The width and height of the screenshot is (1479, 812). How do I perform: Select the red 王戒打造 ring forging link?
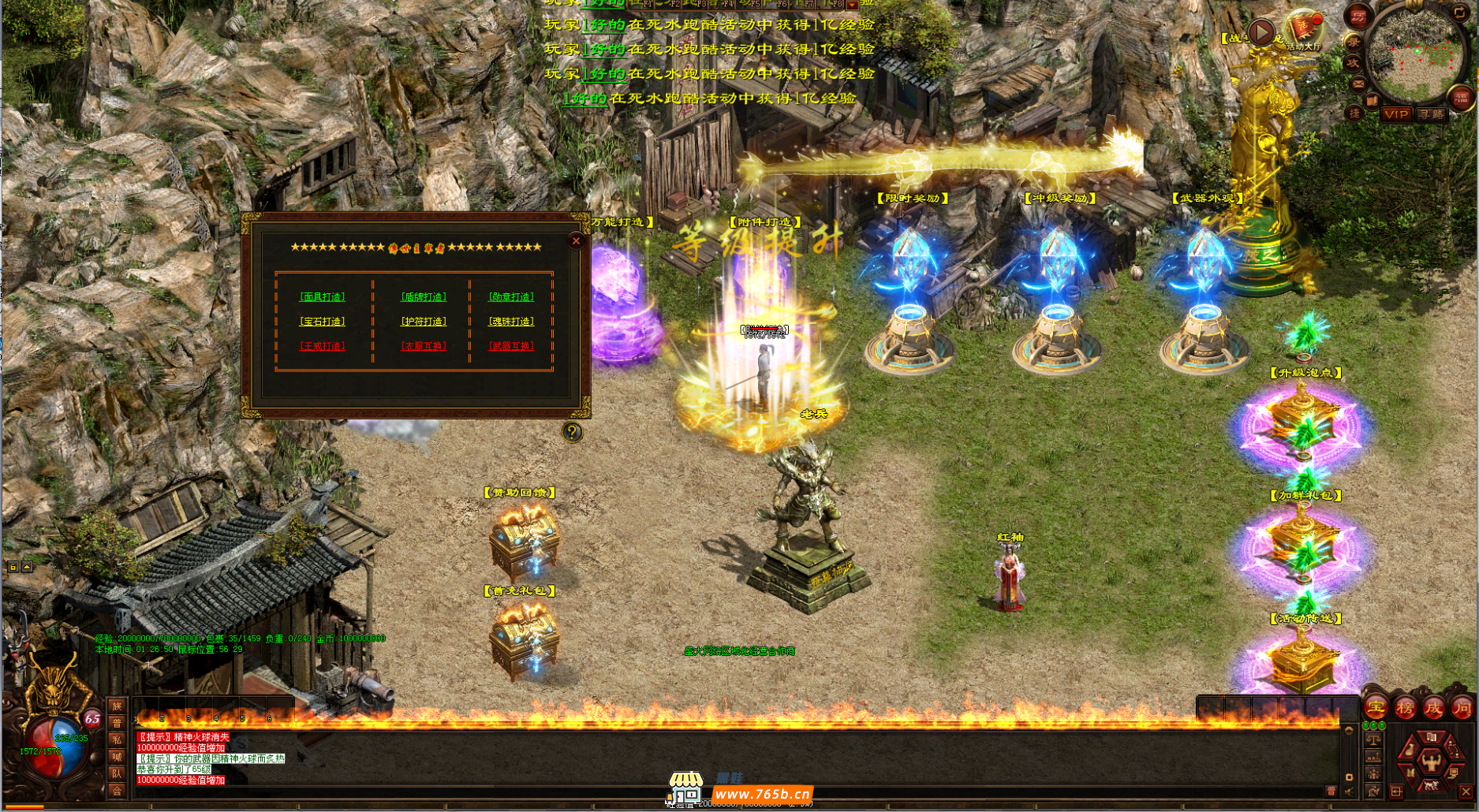pos(323,346)
